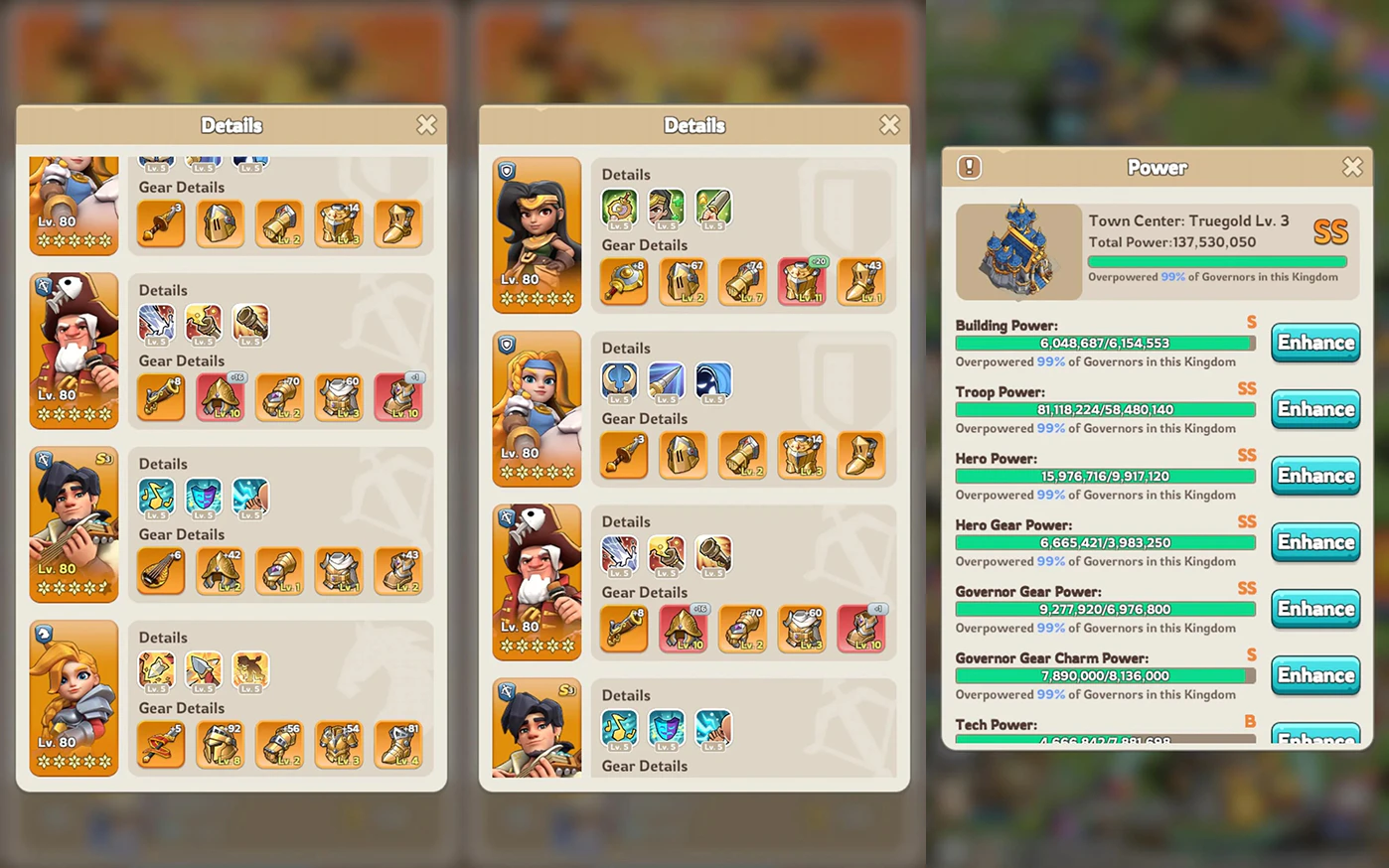Viewport: 1389px width, 868px height.
Task: Enhance Hero Gear Power
Action: tap(1315, 543)
